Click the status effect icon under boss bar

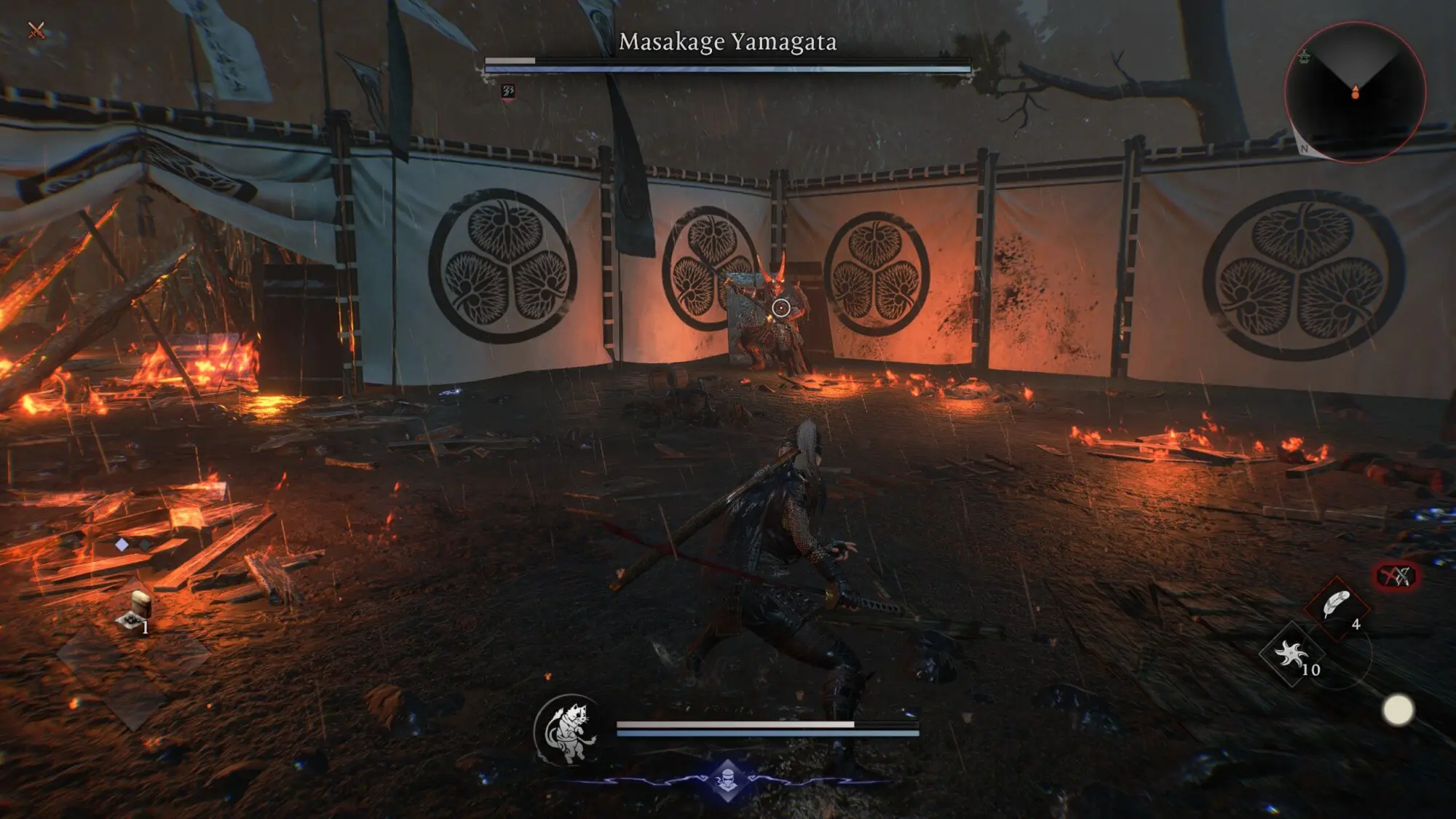click(x=508, y=91)
